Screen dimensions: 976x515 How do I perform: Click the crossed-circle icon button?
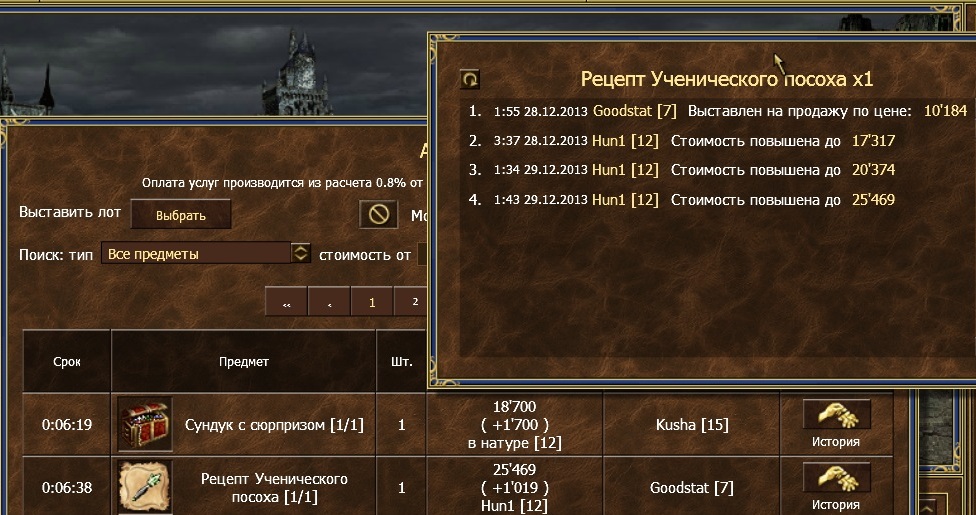click(x=379, y=214)
